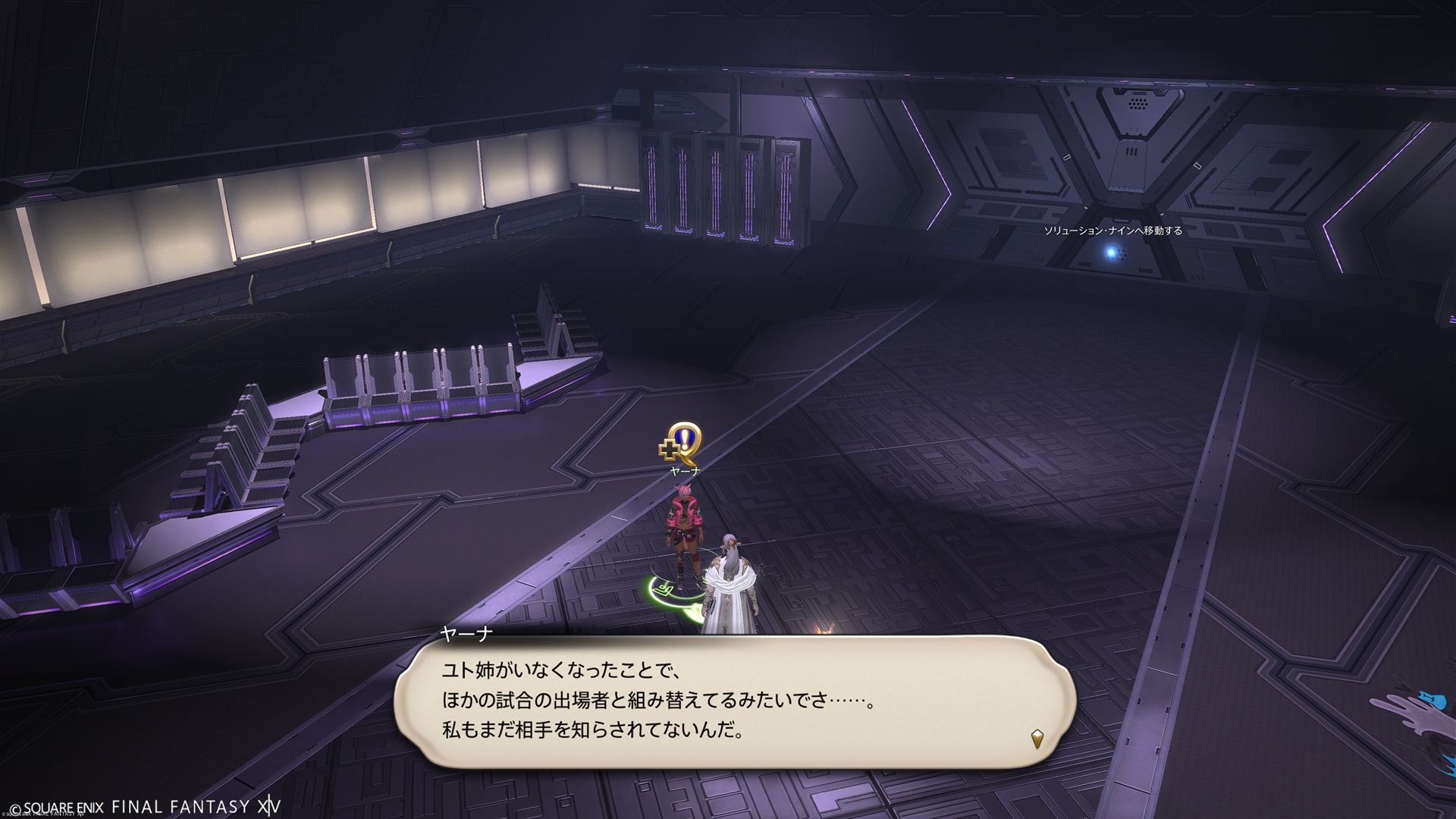Advance dialogue with the gold arrow indicator
1456x819 pixels.
[x=1037, y=737]
